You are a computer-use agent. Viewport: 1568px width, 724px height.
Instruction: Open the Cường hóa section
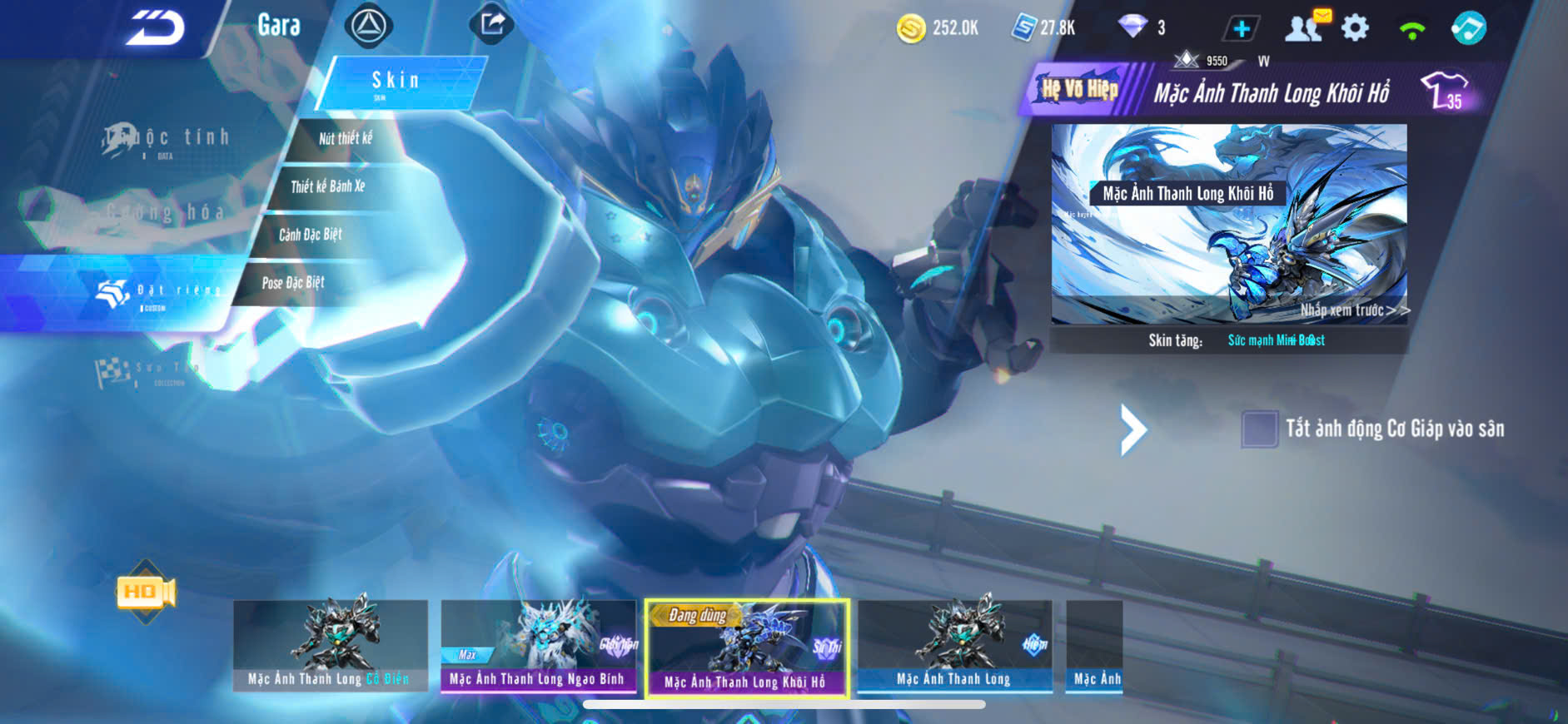tap(165, 213)
